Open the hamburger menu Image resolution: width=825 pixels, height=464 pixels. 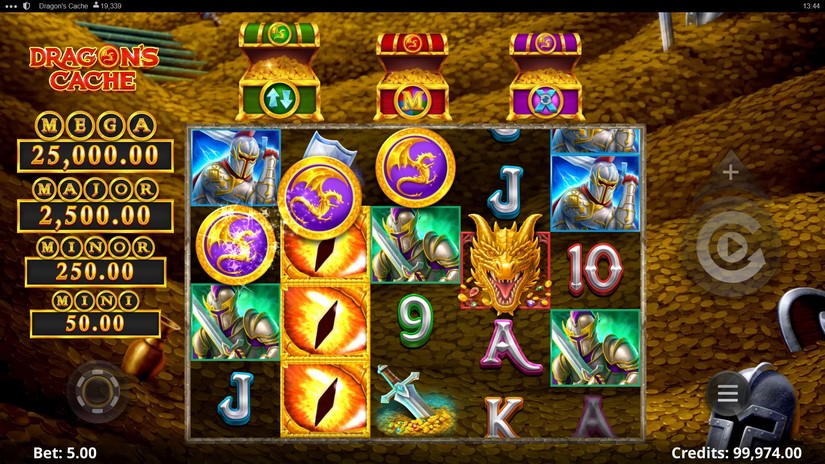click(728, 394)
